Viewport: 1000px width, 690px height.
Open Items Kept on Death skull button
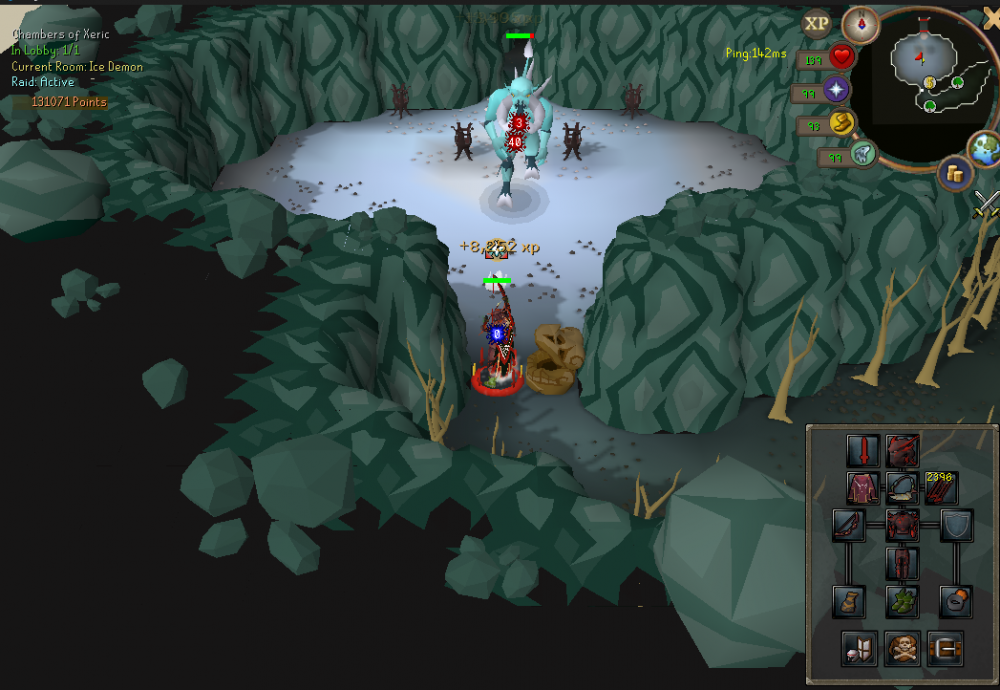(x=902, y=649)
